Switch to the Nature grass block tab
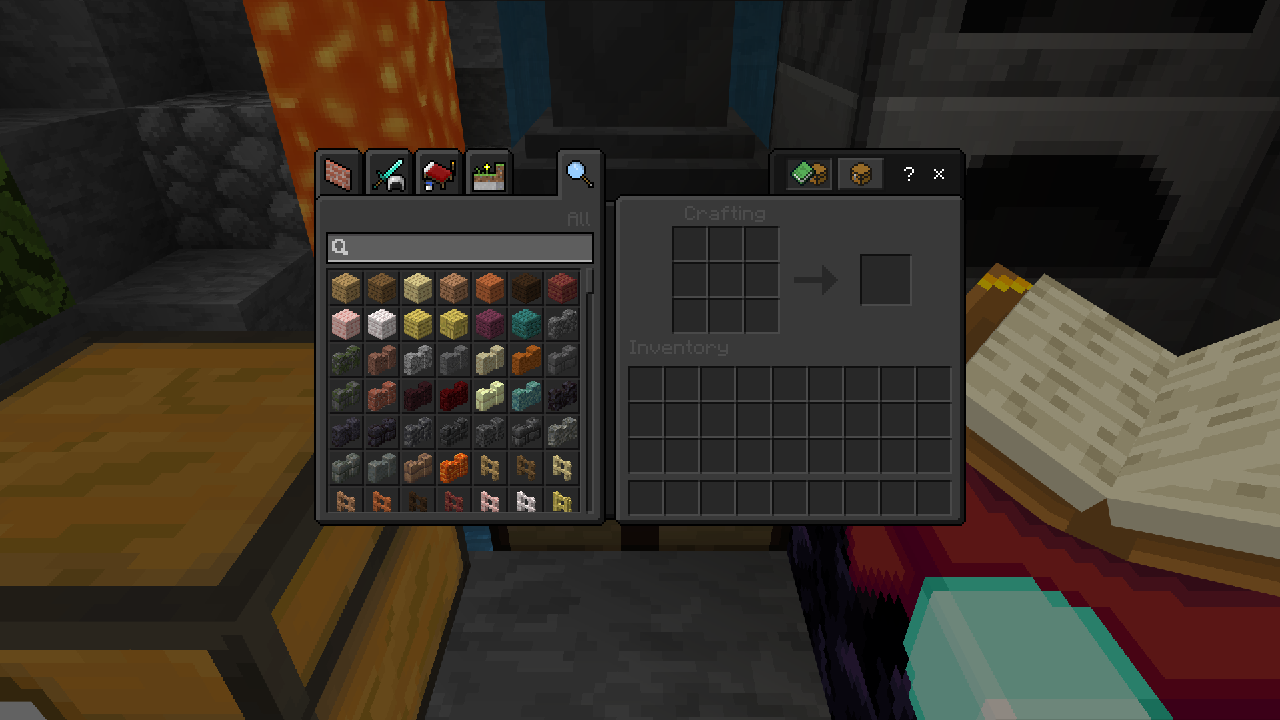Image resolution: width=1280 pixels, height=720 pixels. [x=489, y=175]
